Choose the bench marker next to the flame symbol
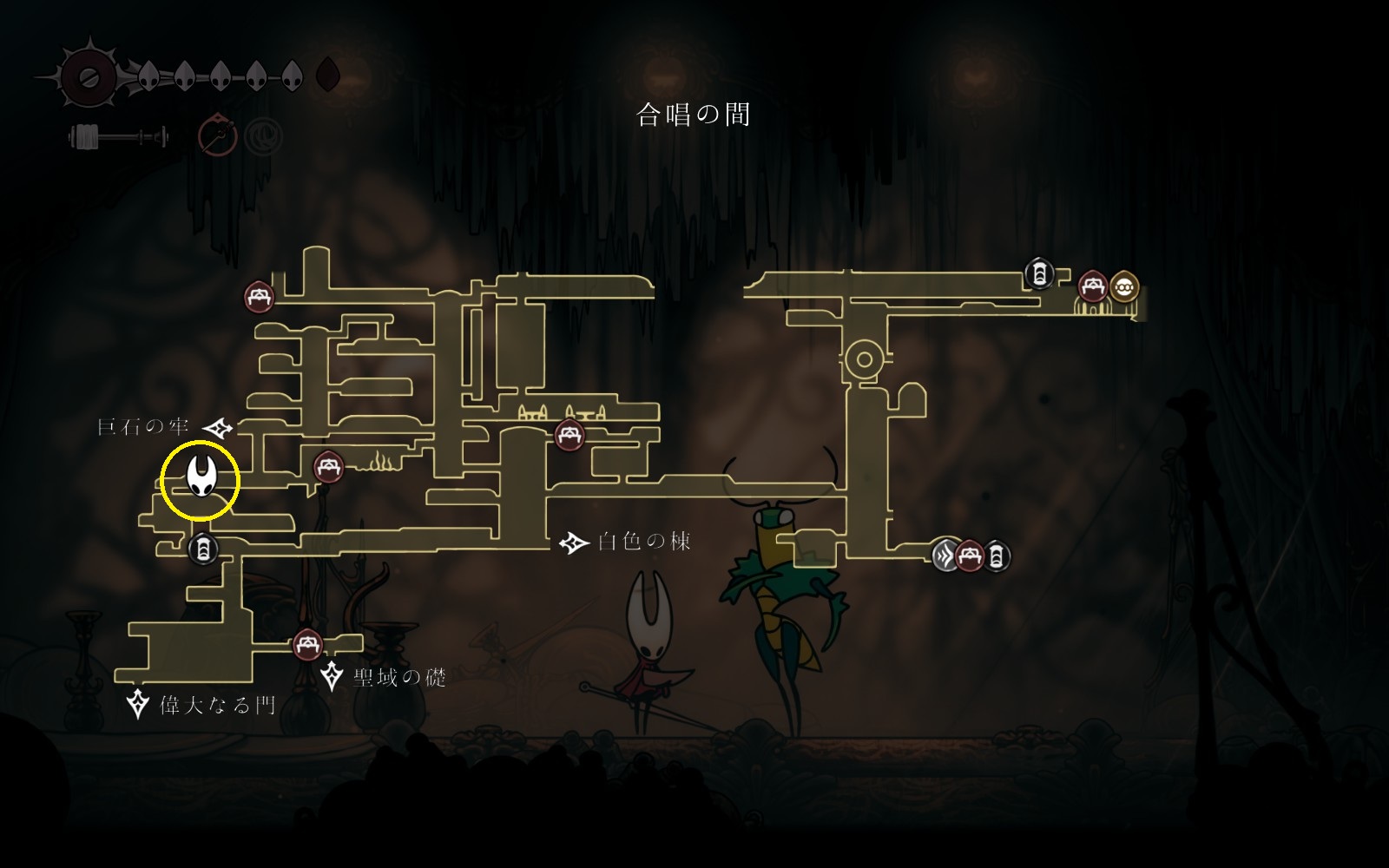The width and height of the screenshot is (1389, 868). click(x=328, y=468)
